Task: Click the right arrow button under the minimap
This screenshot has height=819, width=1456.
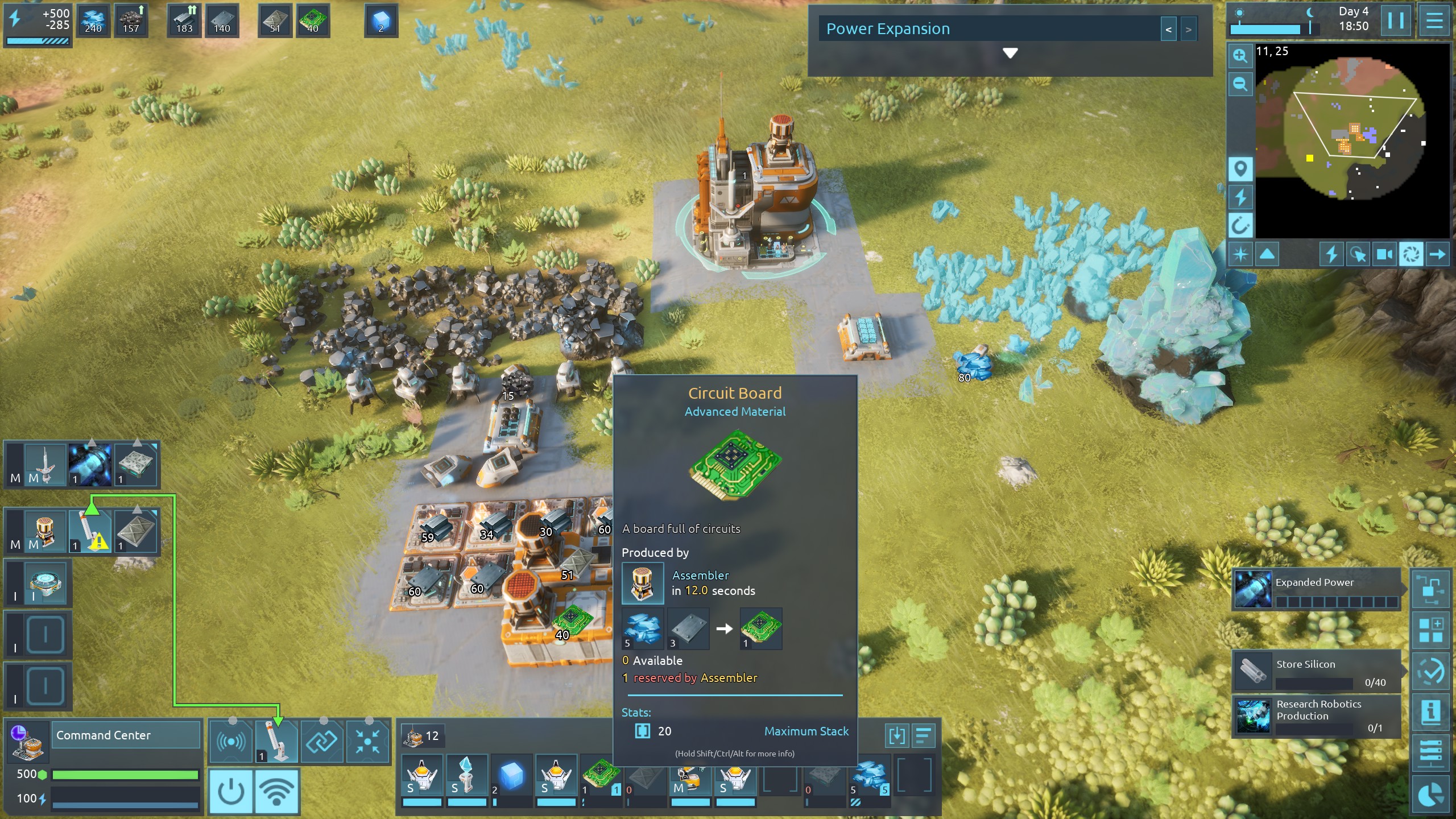Action: (1437, 254)
